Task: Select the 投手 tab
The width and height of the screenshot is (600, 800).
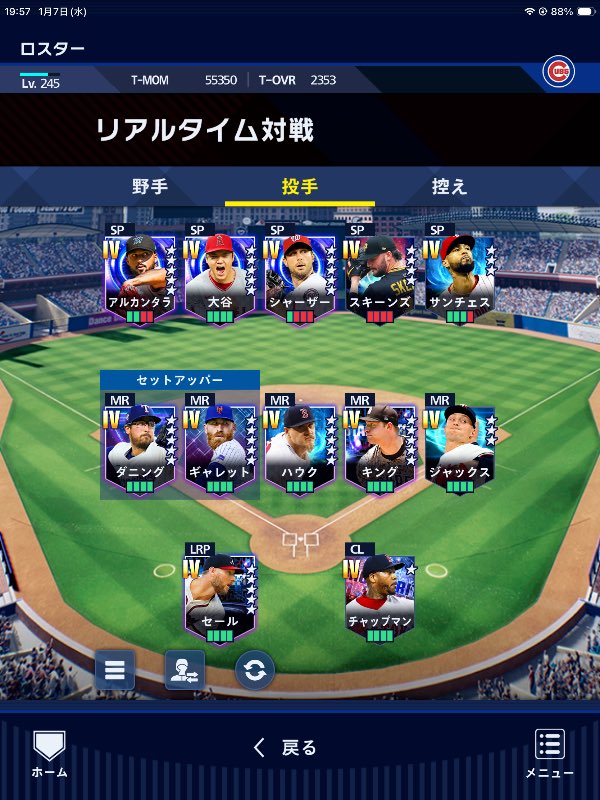Action: tap(299, 187)
